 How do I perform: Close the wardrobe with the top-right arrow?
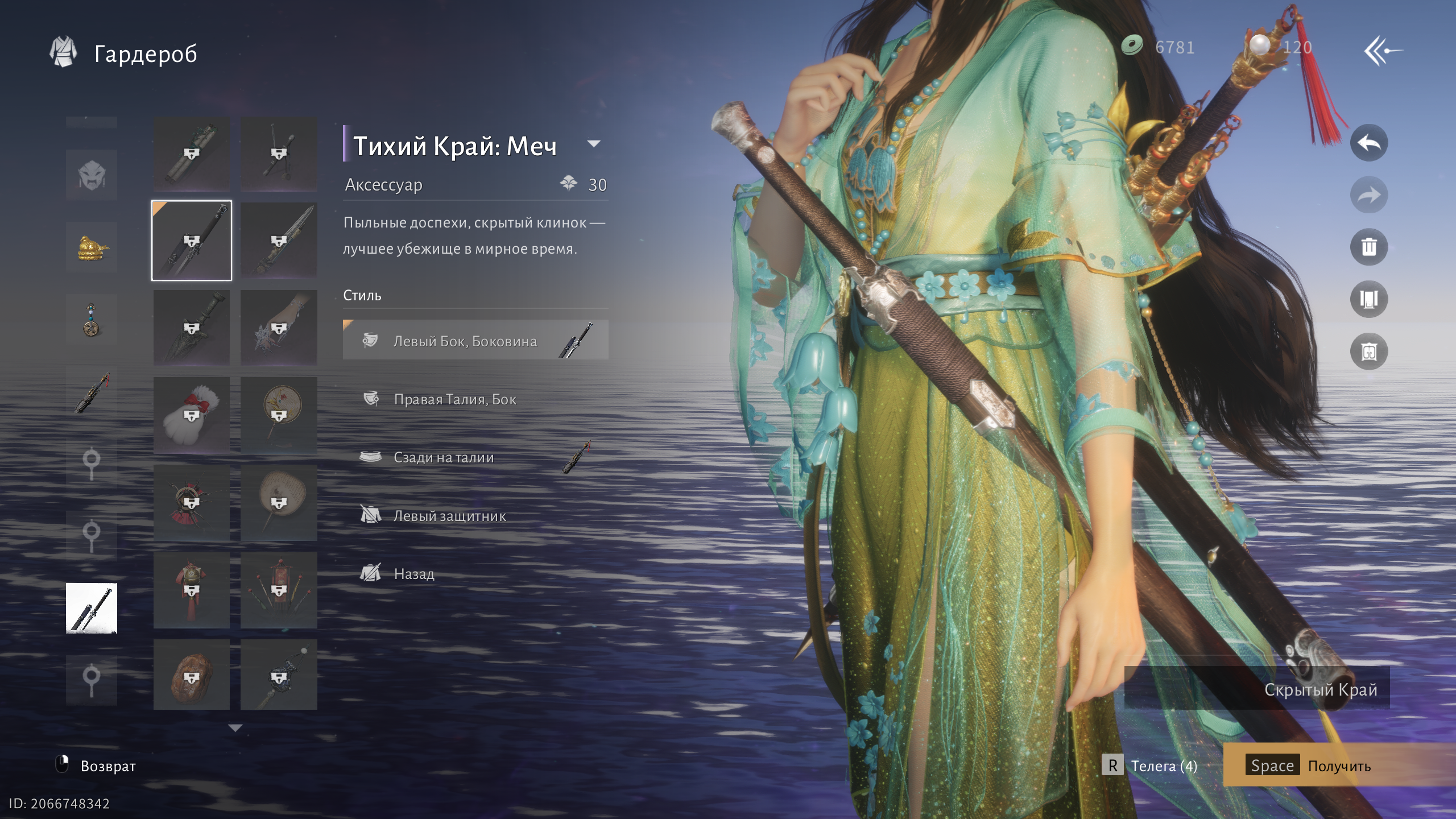click(x=1382, y=51)
